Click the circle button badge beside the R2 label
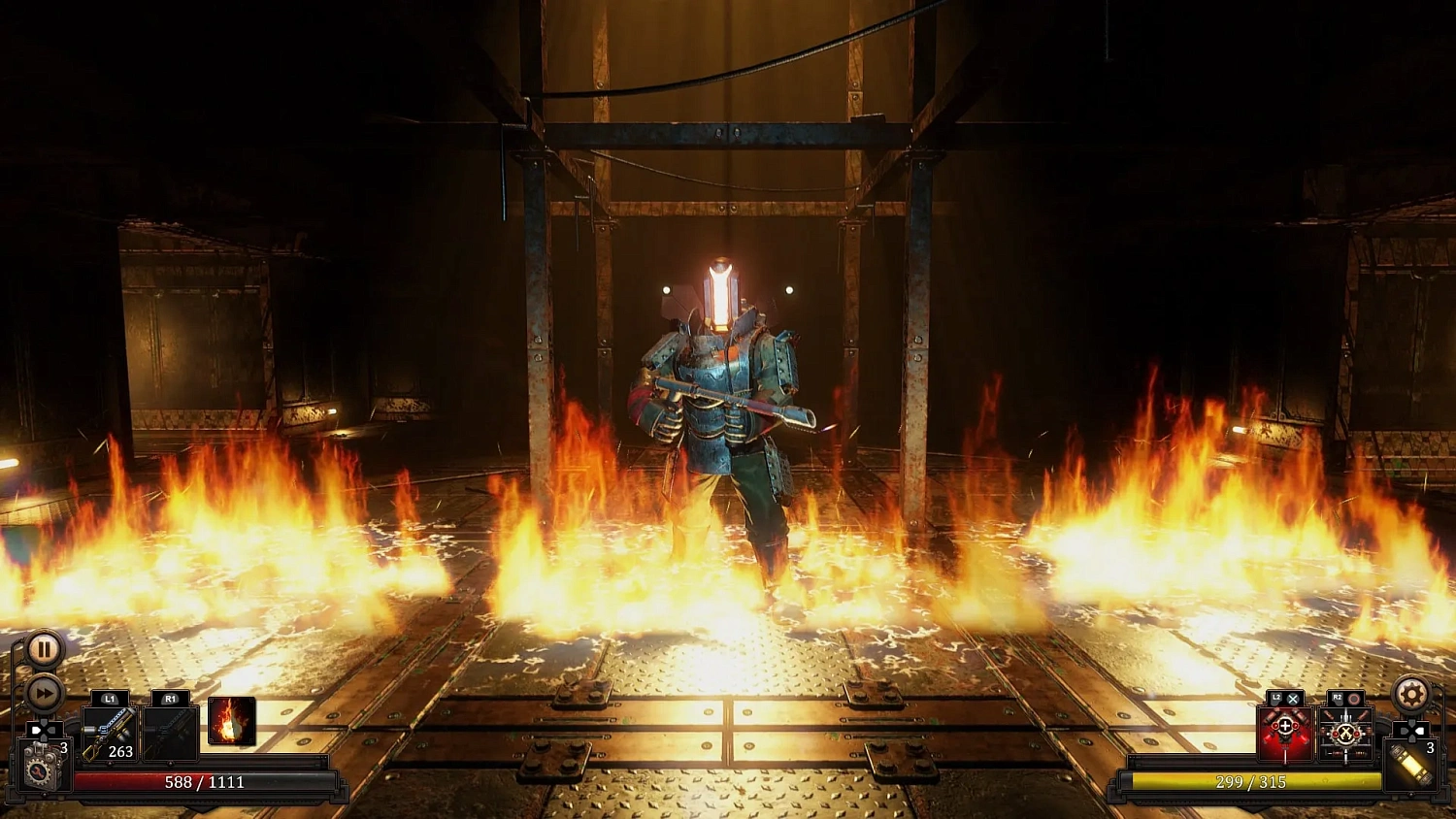Screen dimensions: 1456x819 point(1354,698)
